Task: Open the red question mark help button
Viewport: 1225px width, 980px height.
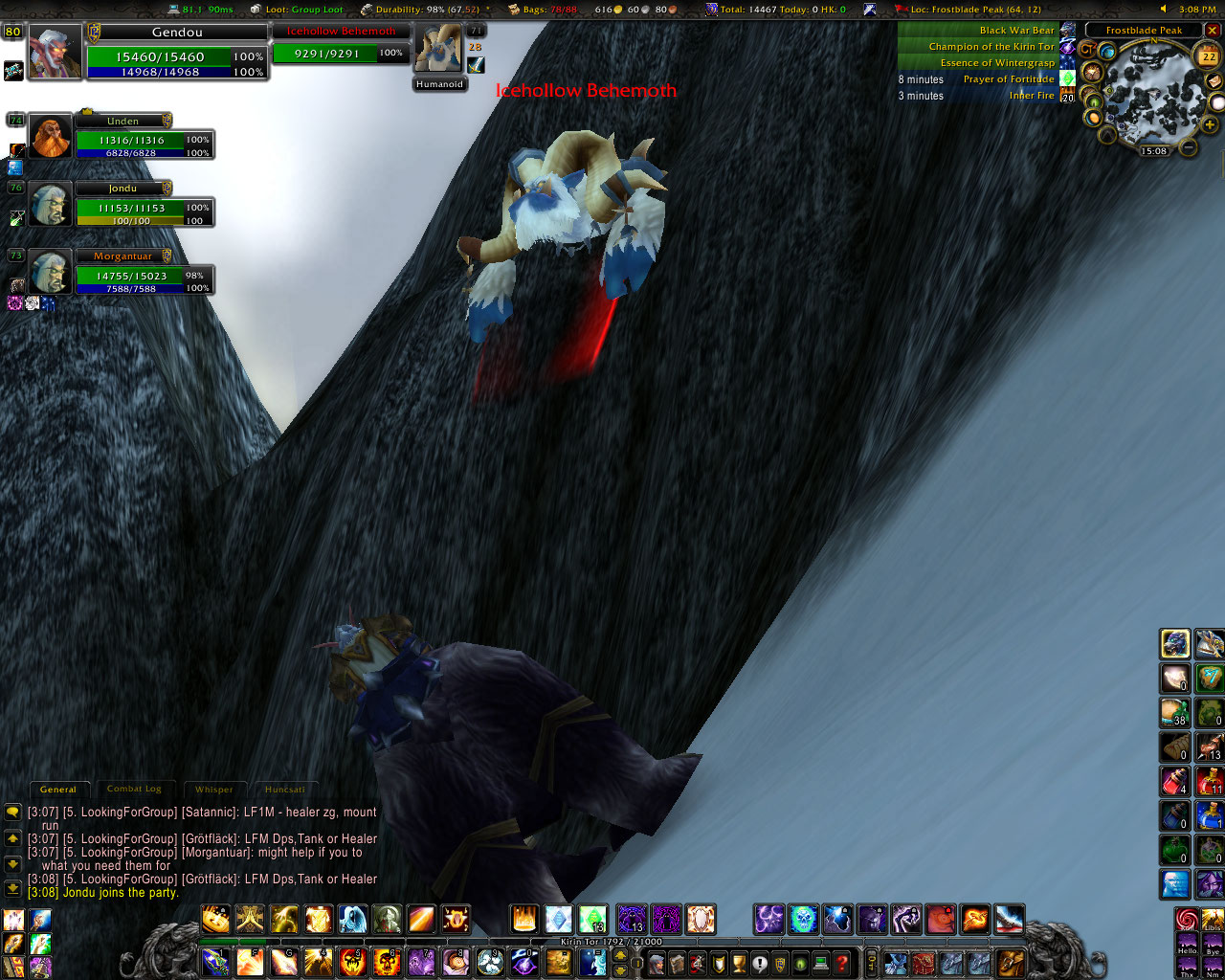Action: [842, 963]
